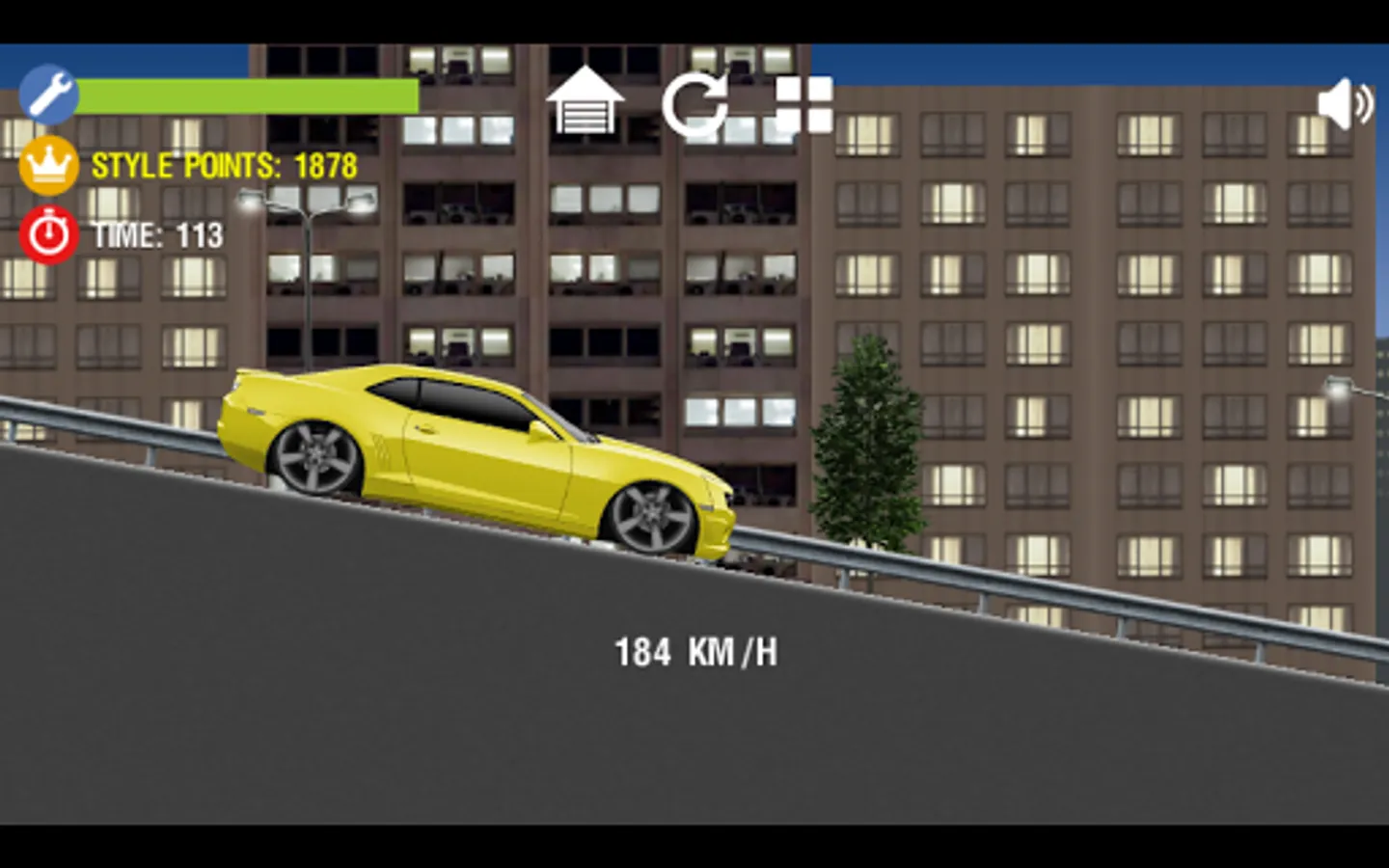
Task: Return to the garage via house icon
Action: tap(585, 102)
